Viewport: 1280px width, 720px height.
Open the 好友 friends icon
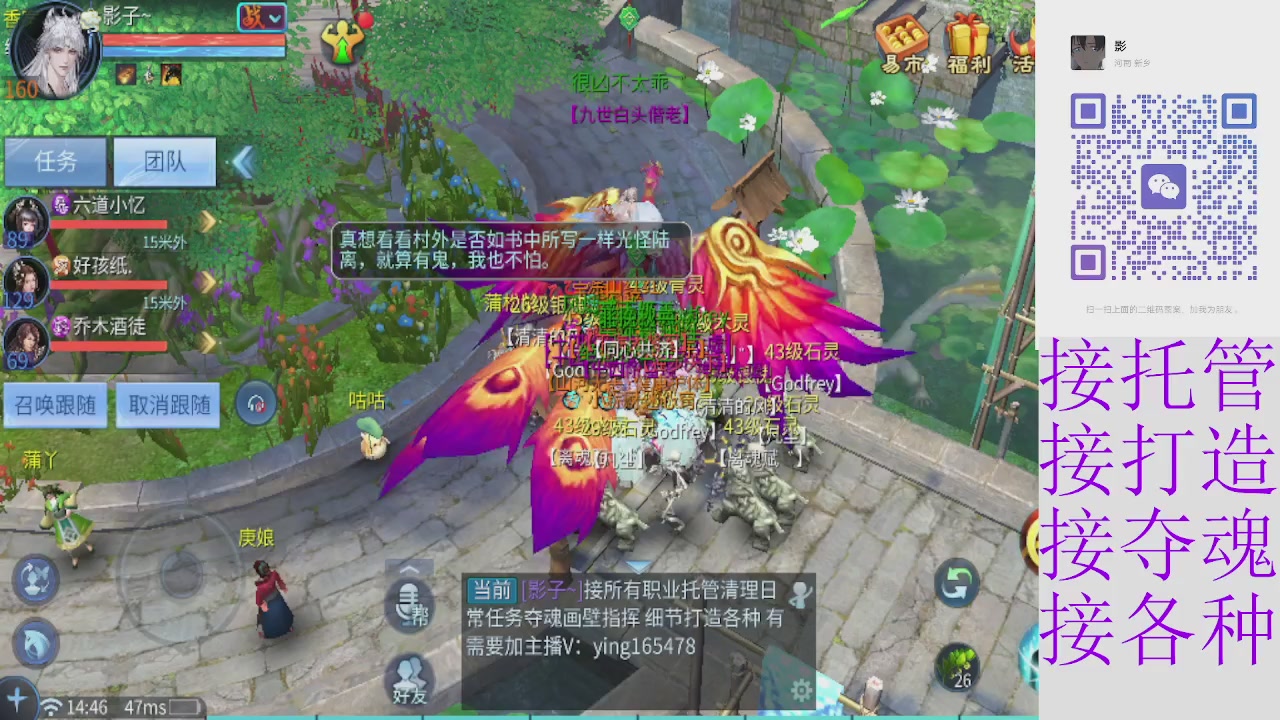[409, 680]
